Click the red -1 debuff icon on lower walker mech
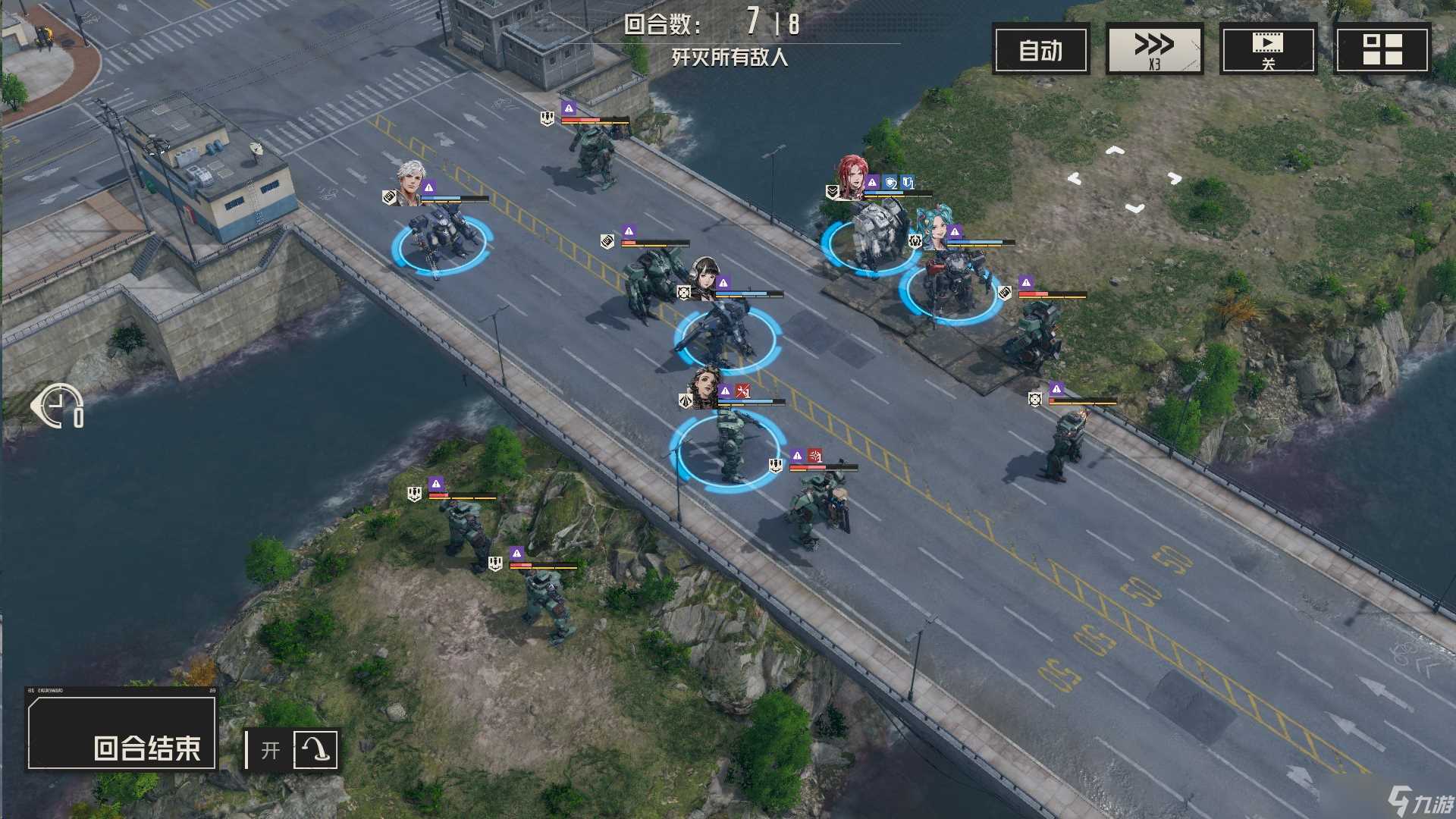The image size is (1456, 819). coord(814,455)
